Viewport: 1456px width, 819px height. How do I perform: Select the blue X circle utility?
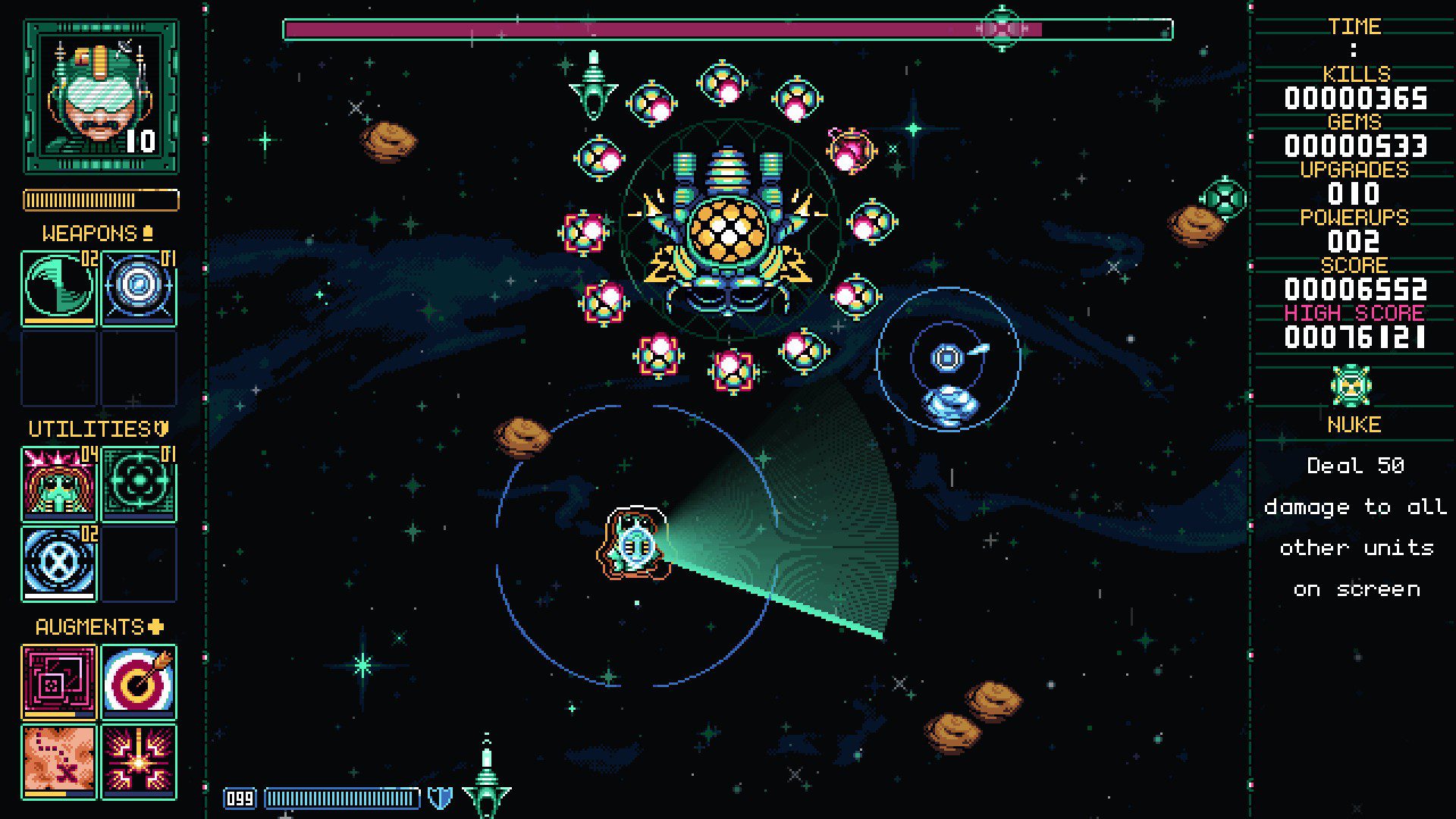pyautogui.click(x=59, y=563)
